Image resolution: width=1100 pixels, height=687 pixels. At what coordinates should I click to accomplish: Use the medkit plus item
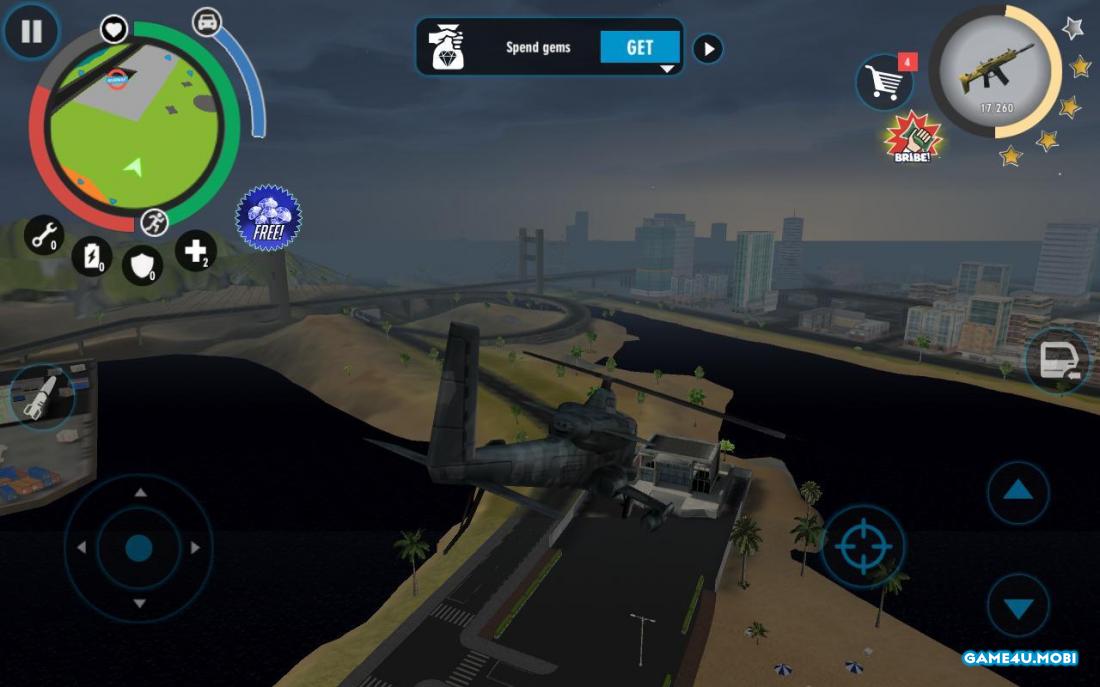pyautogui.click(x=195, y=250)
